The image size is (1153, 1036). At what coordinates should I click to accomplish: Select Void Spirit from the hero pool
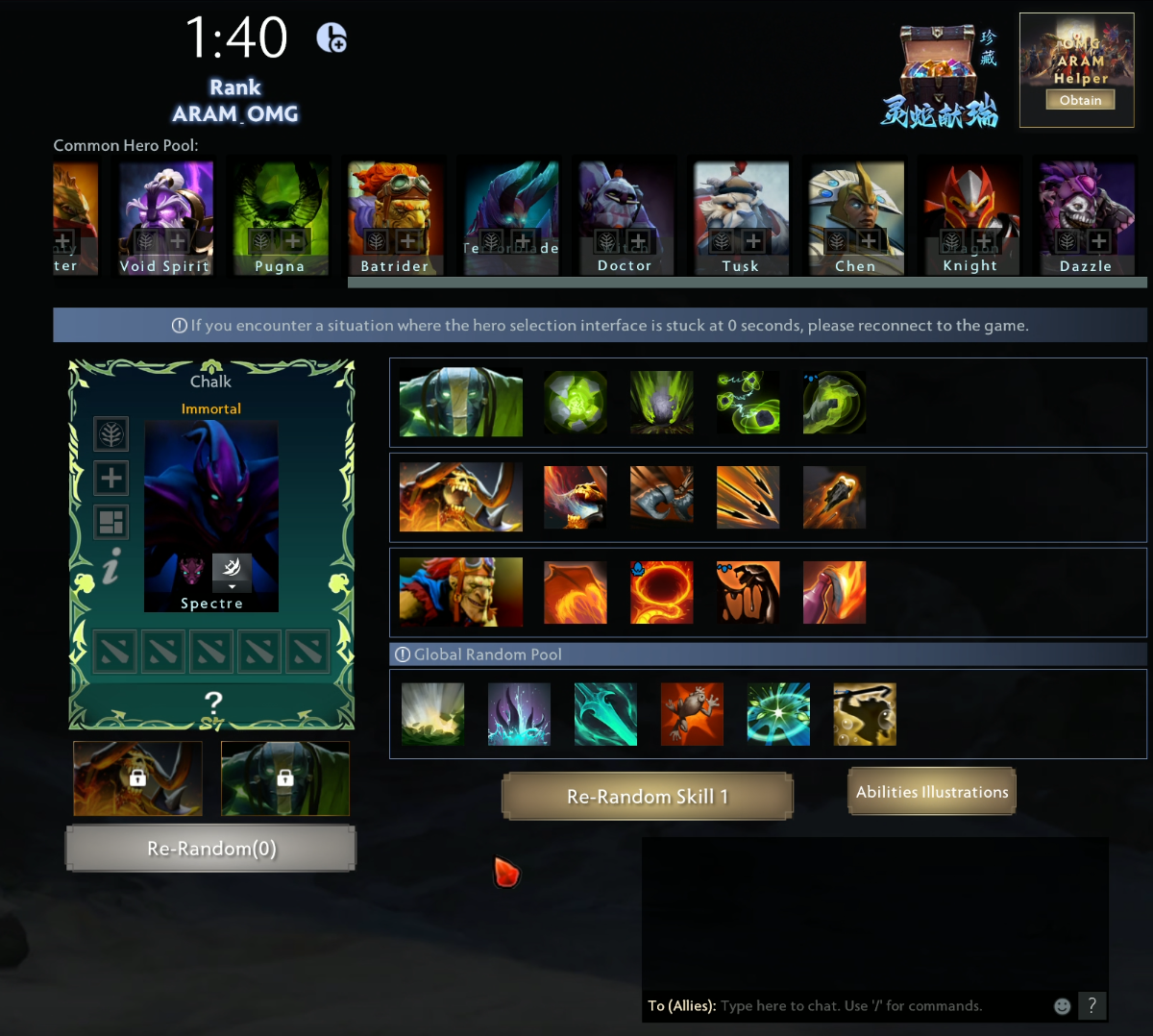pyautogui.click(x=165, y=218)
